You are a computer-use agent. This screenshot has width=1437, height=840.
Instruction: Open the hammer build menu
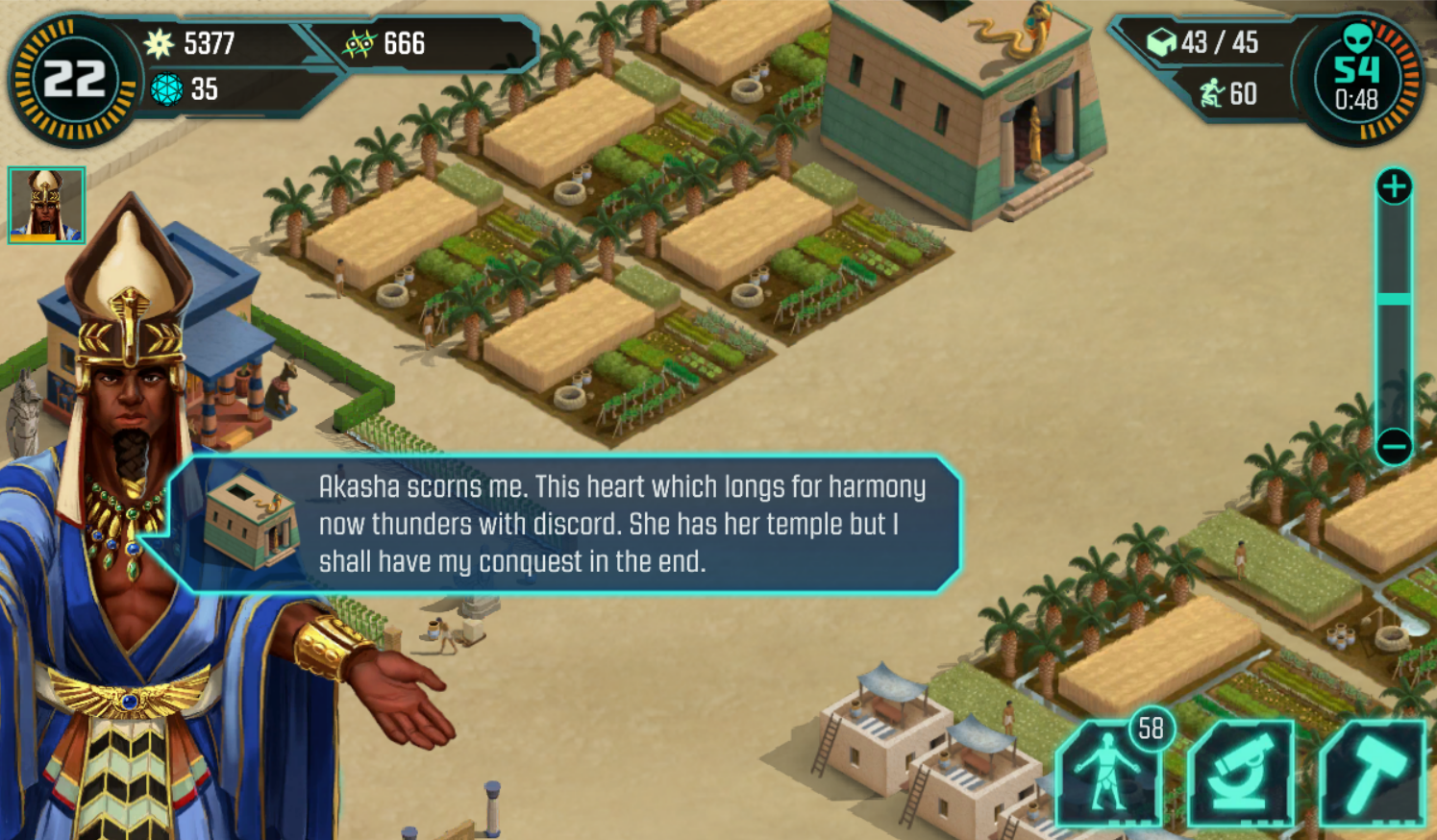pos(1372,774)
